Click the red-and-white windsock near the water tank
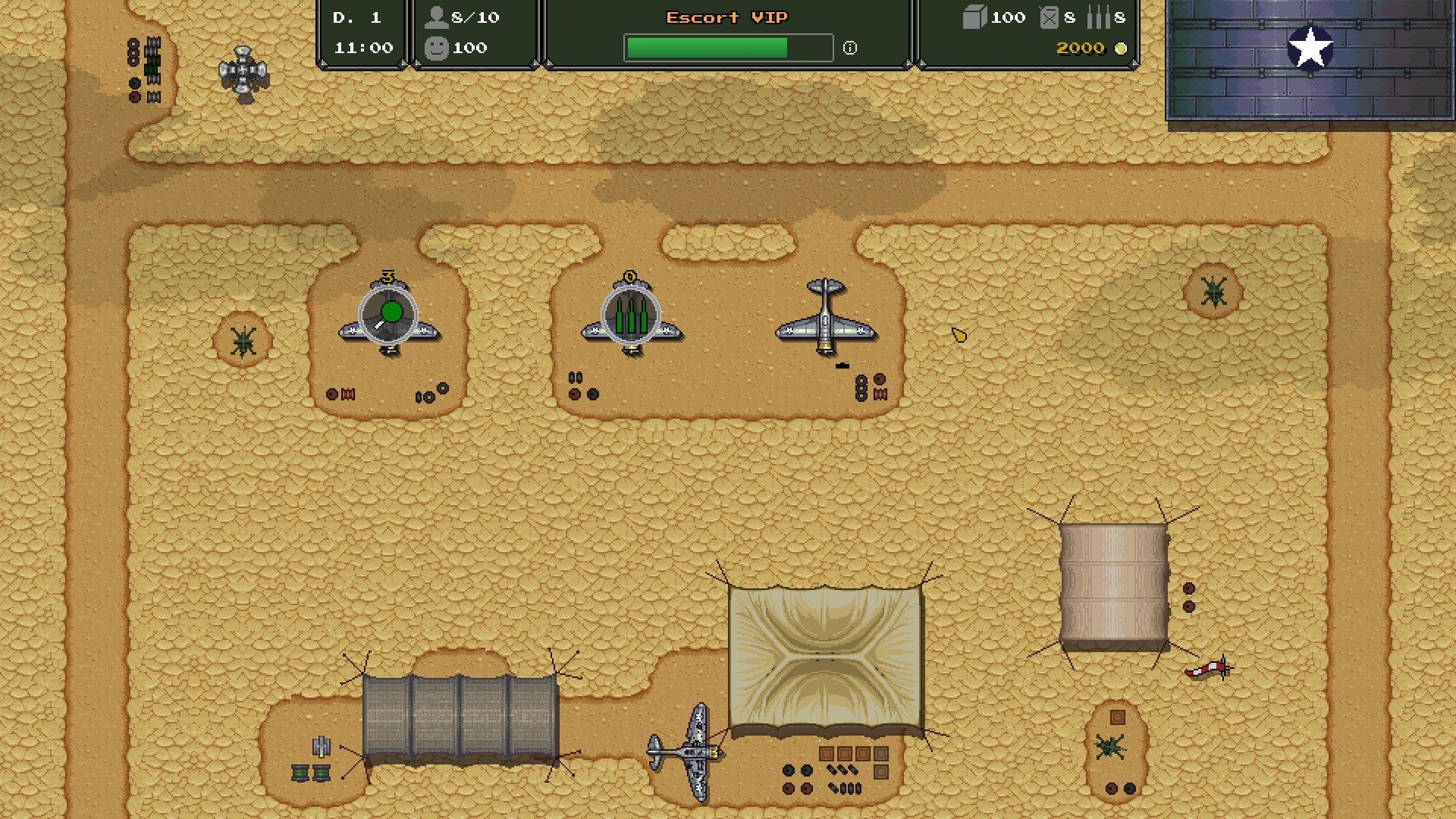The image size is (1456, 819). tap(1208, 670)
